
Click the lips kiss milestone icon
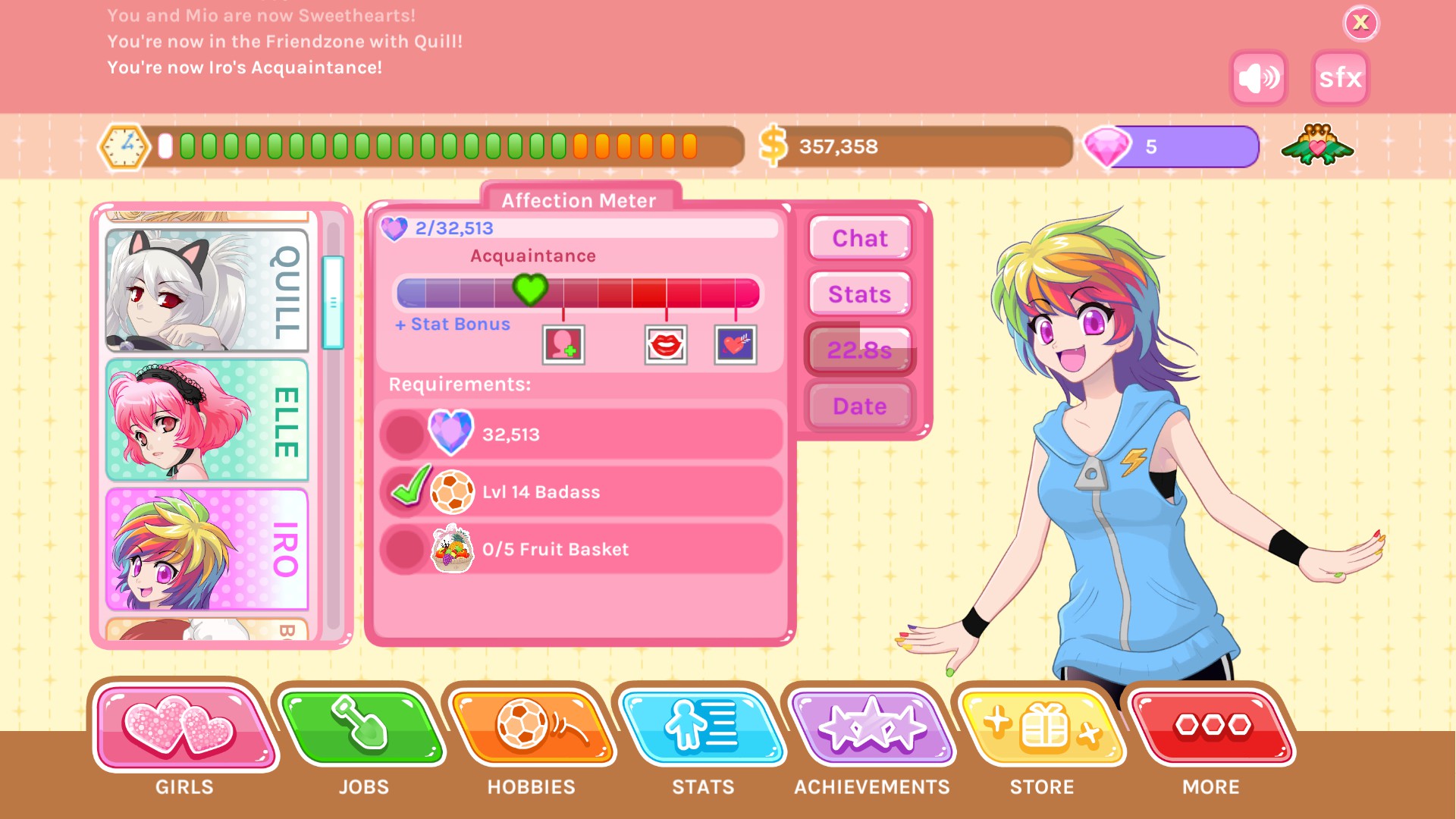click(666, 346)
